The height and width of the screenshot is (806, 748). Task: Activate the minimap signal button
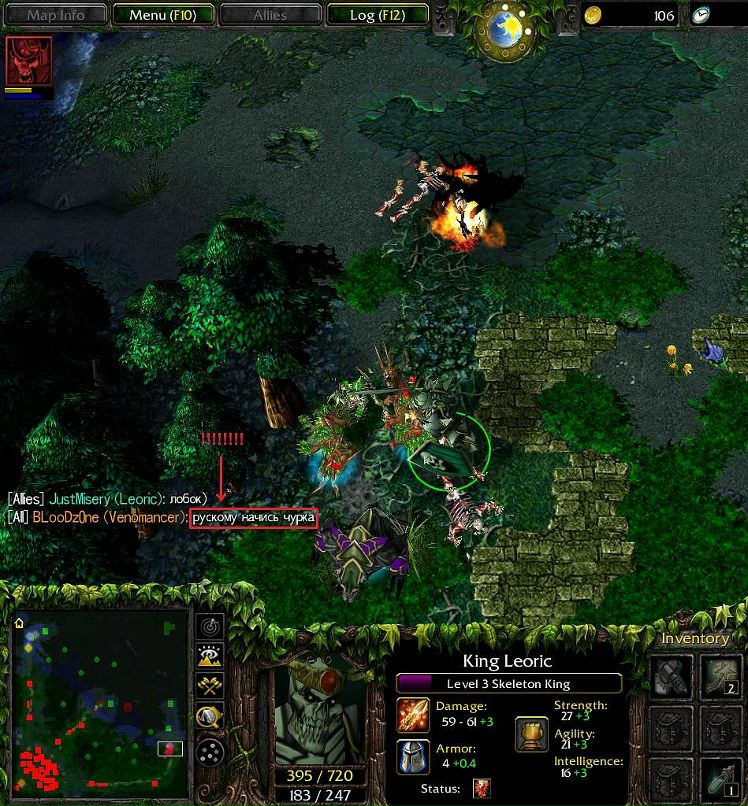click(211, 626)
